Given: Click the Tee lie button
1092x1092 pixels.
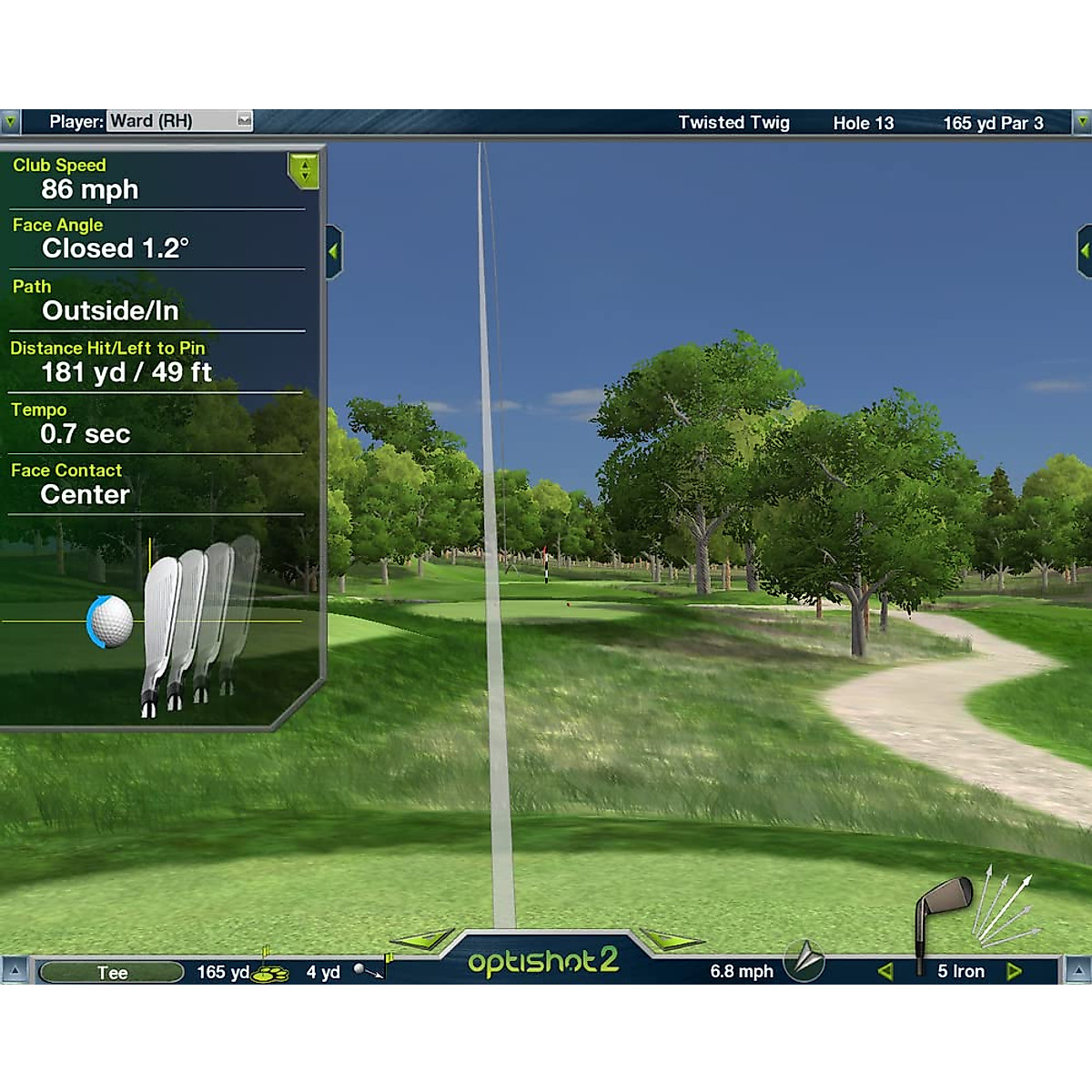Looking at the screenshot, I should tap(112, 972).
